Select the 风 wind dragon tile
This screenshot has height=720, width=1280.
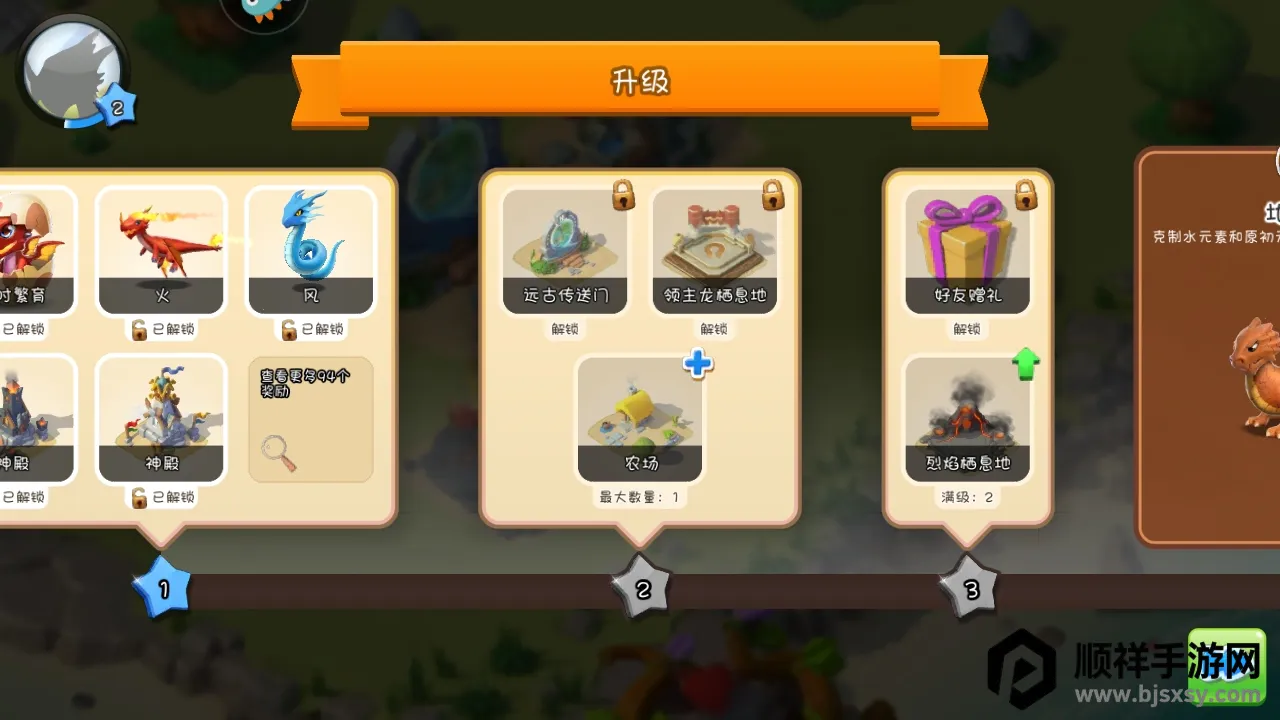click(311, 250)
